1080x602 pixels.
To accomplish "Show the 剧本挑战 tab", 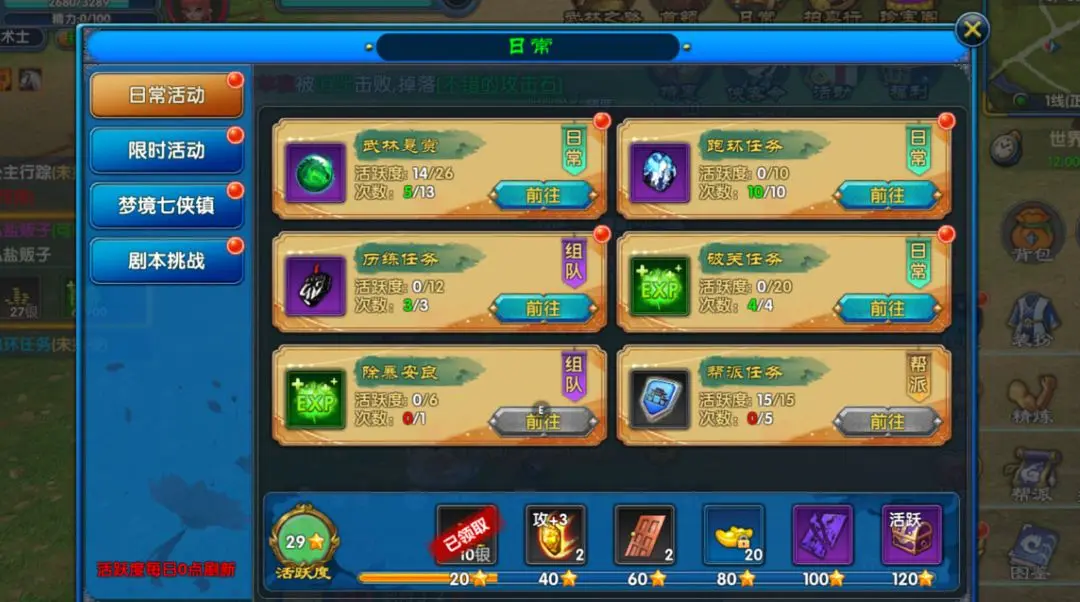I will click(x=167, y=261).
